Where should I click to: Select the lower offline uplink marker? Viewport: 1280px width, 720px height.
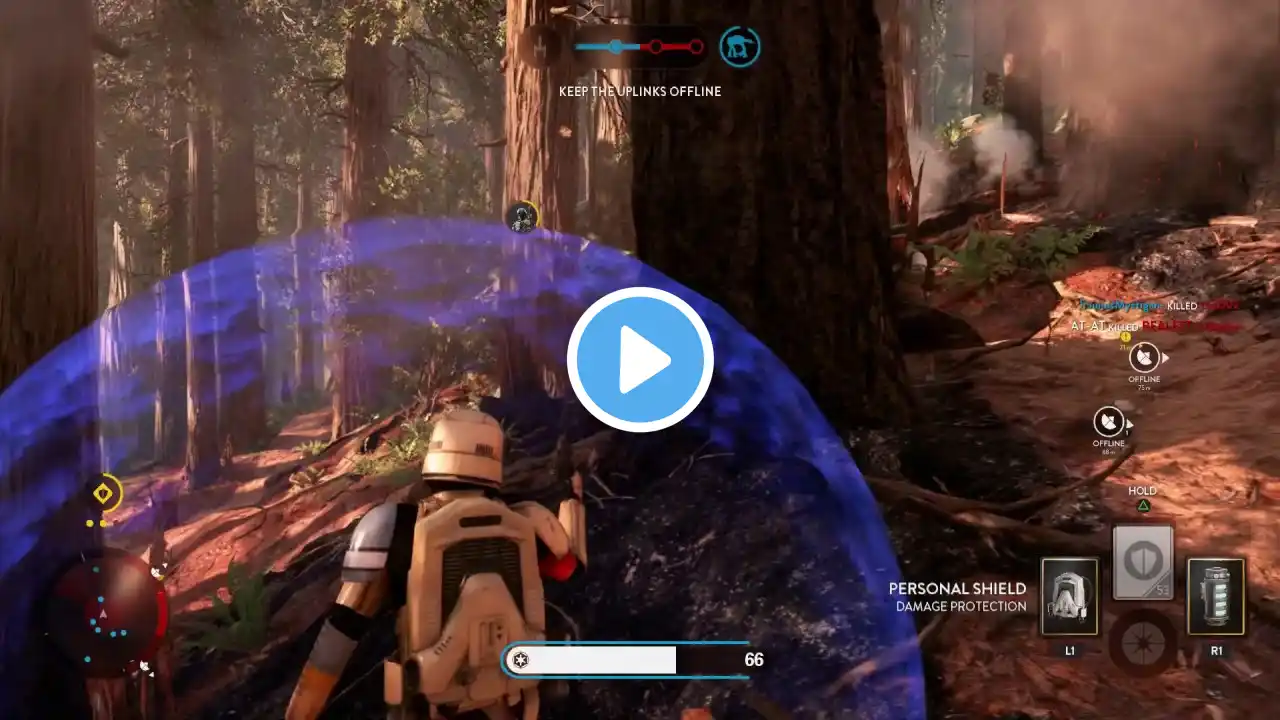(x=1108, y=421)
